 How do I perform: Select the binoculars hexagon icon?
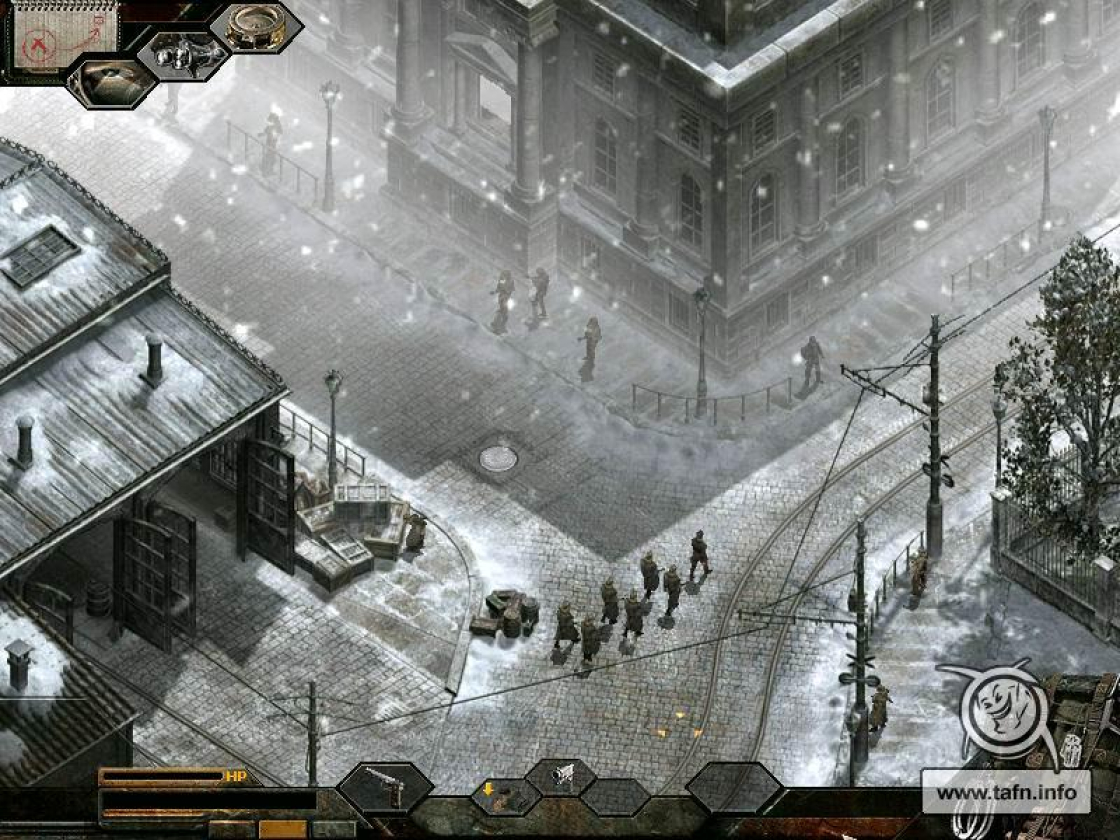point(183,54)
